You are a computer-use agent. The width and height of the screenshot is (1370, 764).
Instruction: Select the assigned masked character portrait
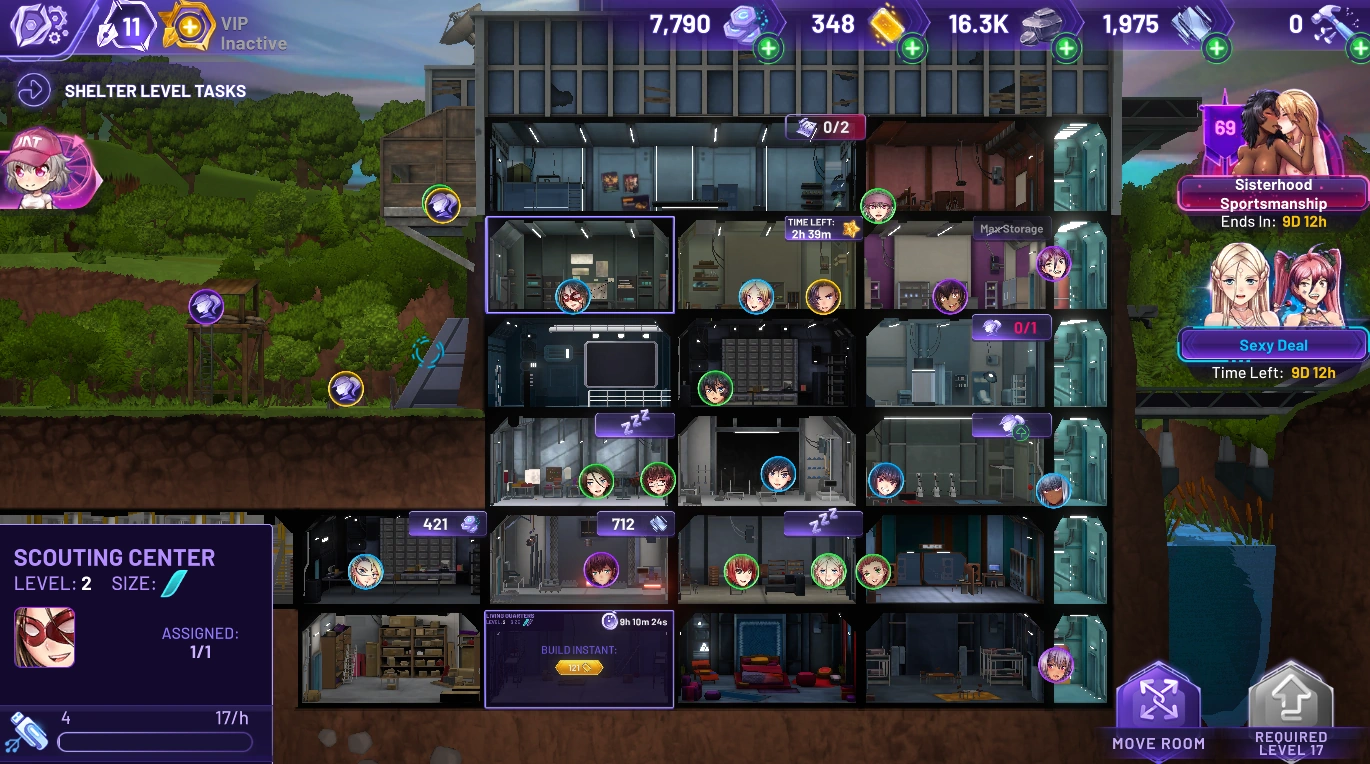44,637
